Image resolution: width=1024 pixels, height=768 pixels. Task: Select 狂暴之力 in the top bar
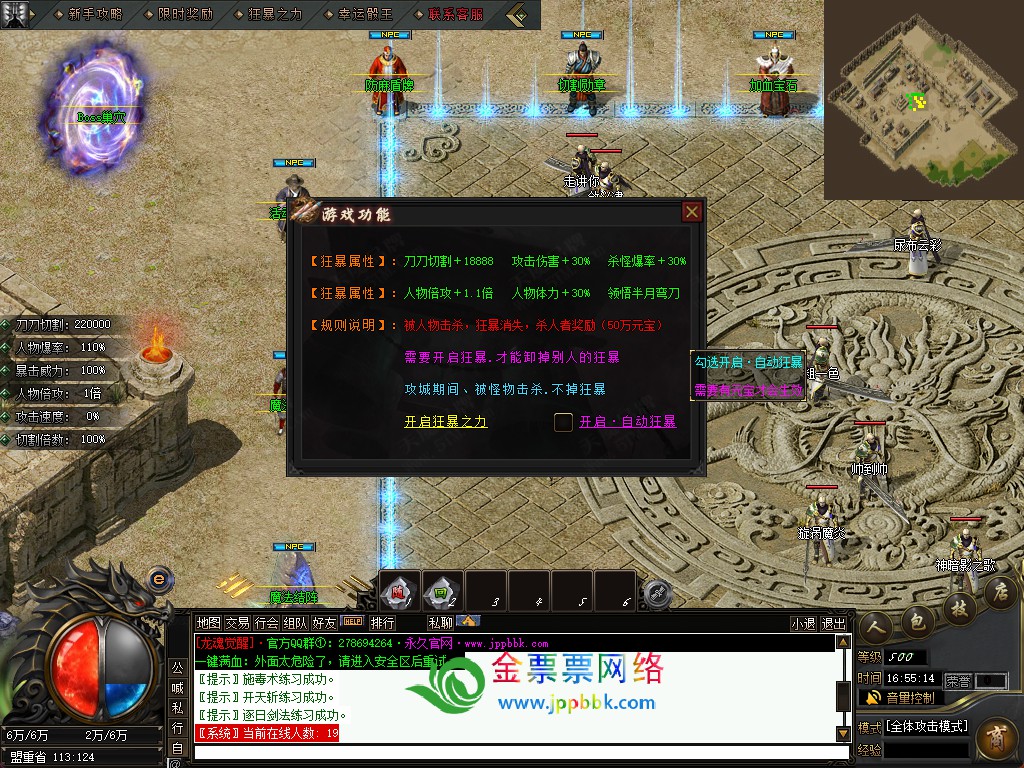click(x=275, y=14)
